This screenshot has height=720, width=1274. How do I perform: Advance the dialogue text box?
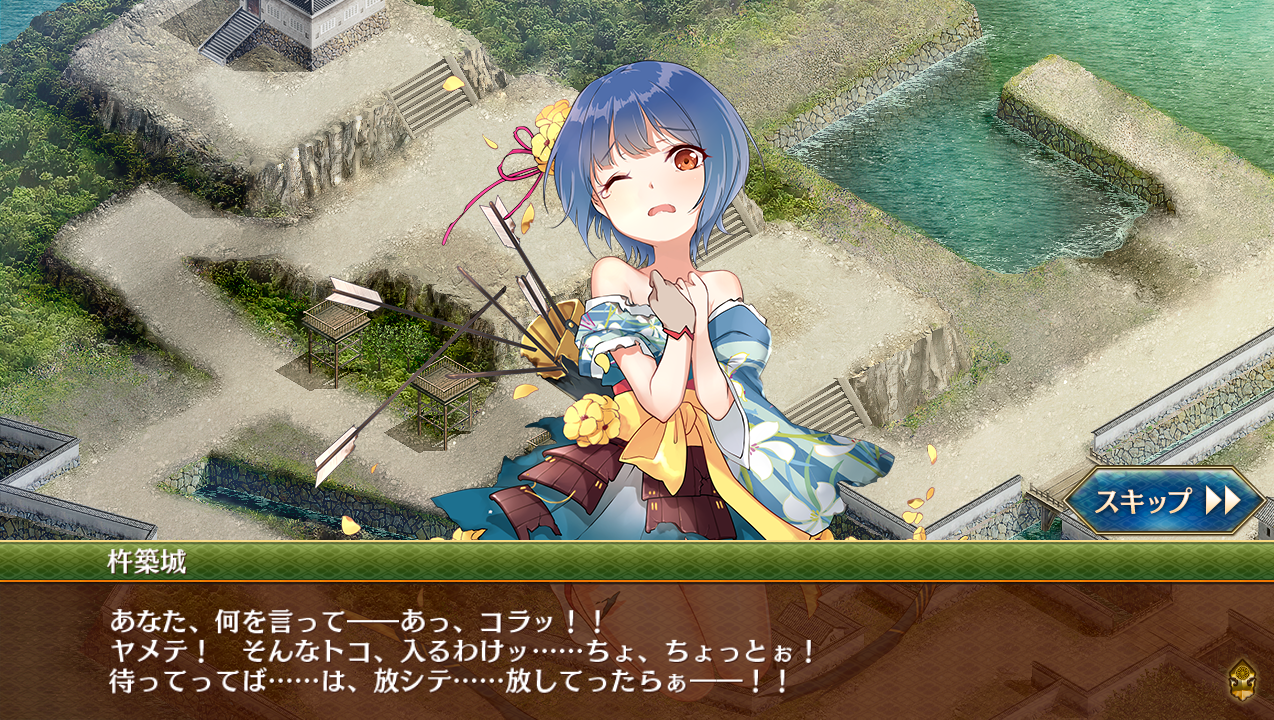pyautogui.click(x=636, y=650)
